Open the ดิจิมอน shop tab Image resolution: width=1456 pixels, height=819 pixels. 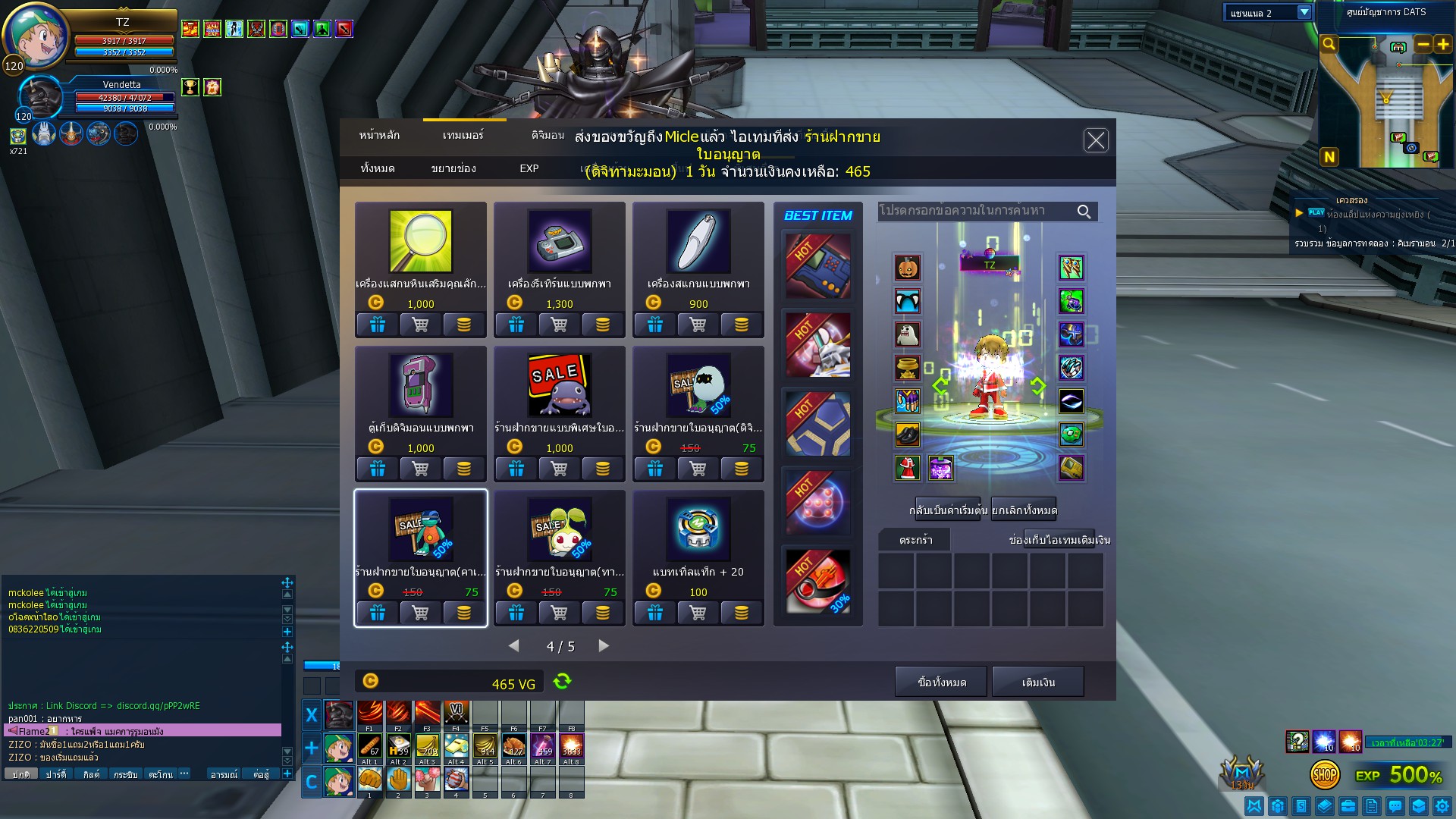[548, 135]
